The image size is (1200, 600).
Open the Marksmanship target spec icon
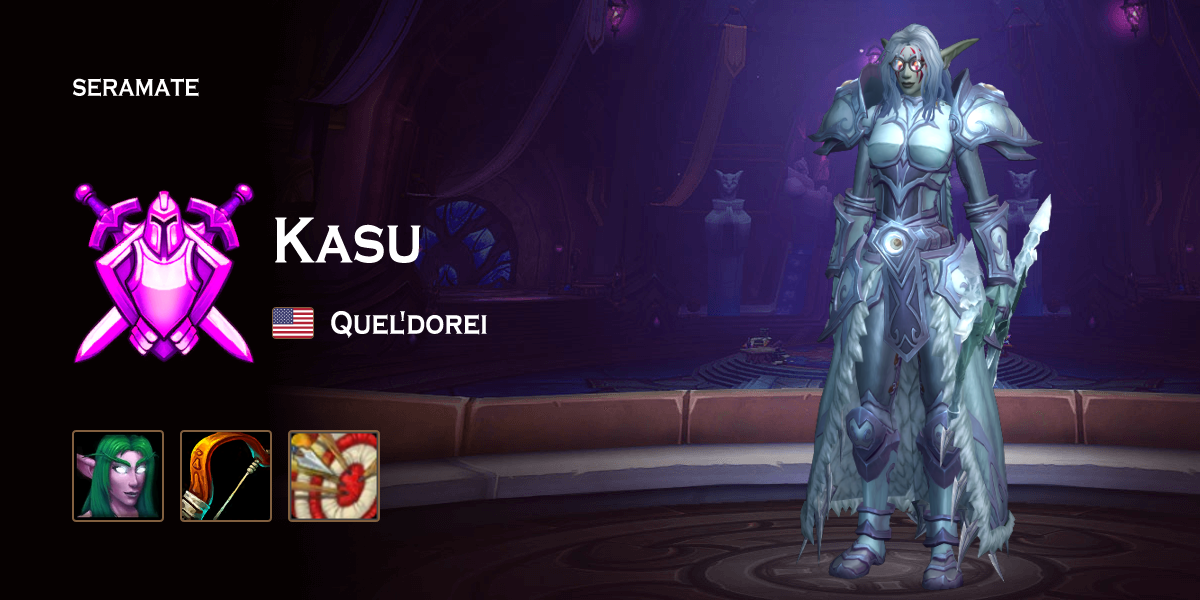[x=334, y=476]
